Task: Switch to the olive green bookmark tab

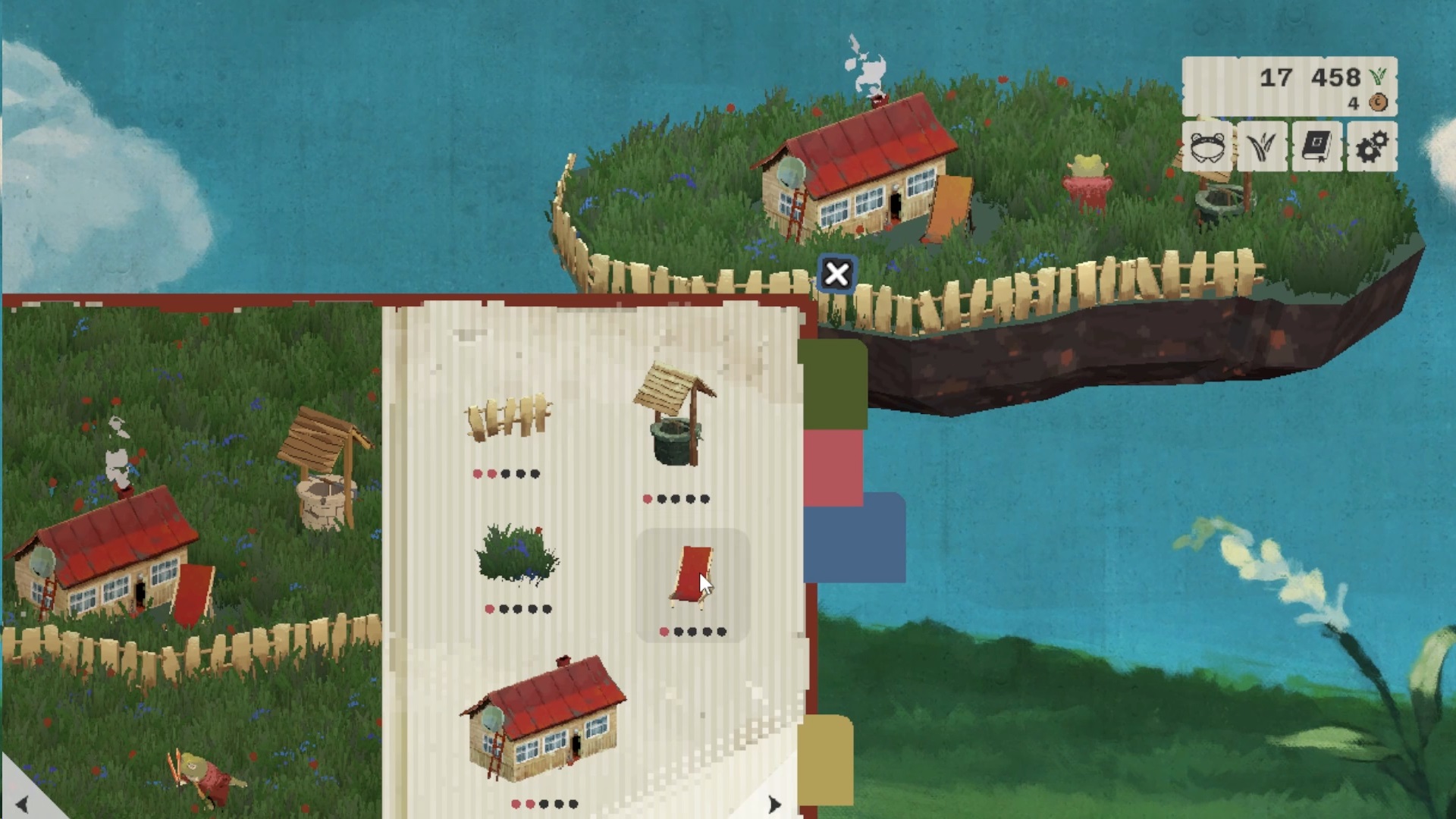Action: pyautogui.click(x=834, y=383)
